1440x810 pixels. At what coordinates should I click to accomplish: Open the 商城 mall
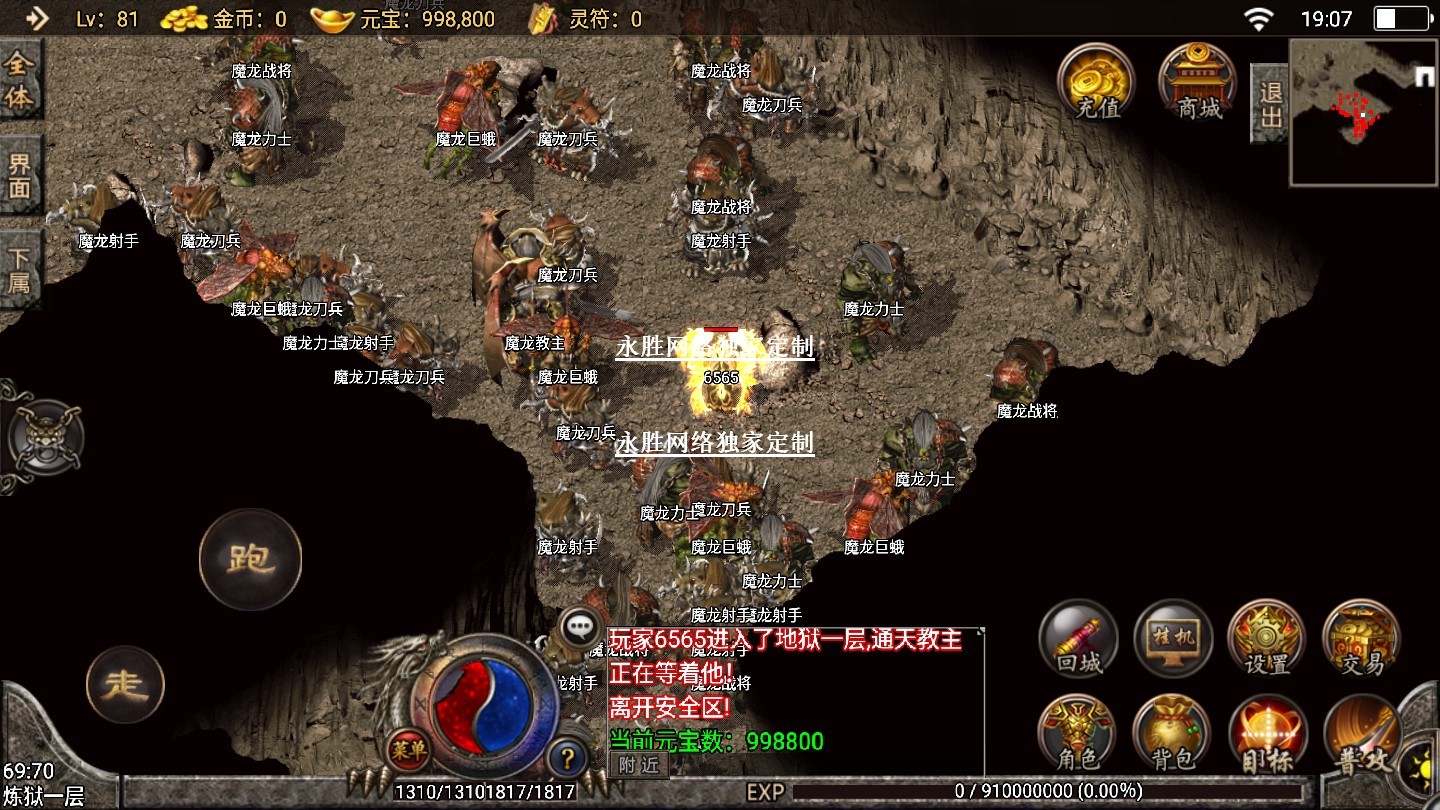(1197, 82)
